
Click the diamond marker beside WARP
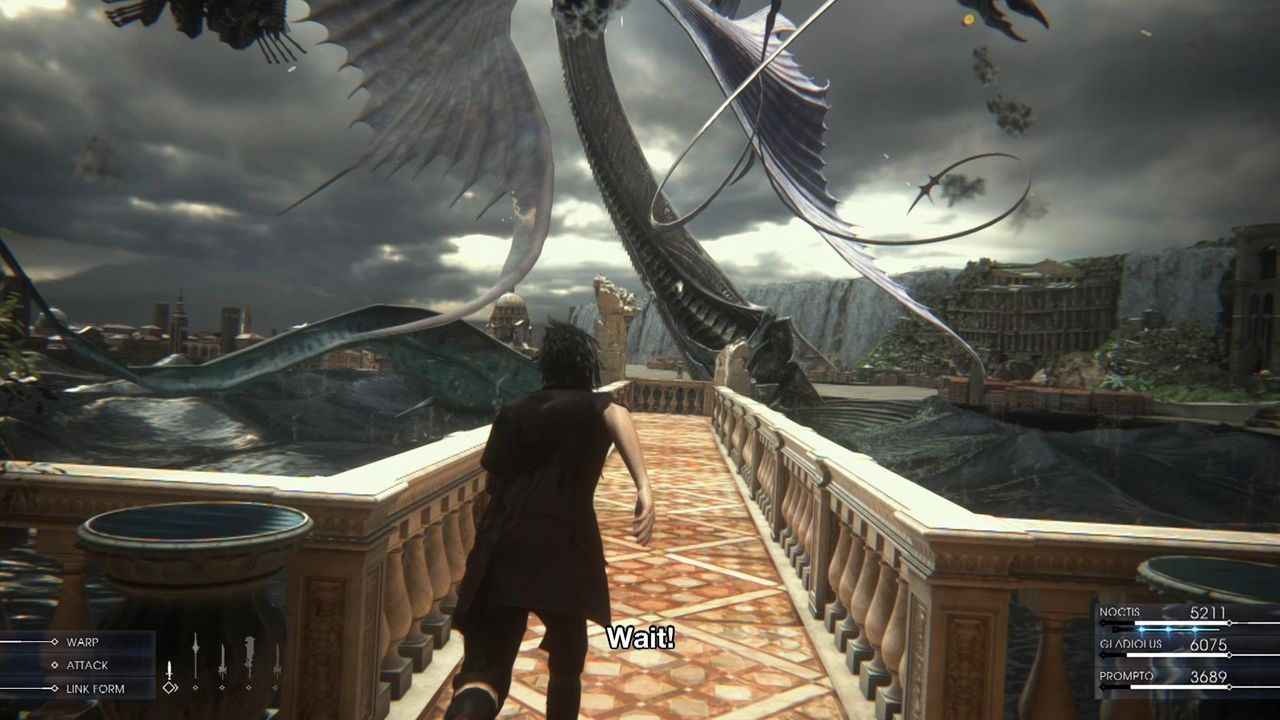[54, 642]
